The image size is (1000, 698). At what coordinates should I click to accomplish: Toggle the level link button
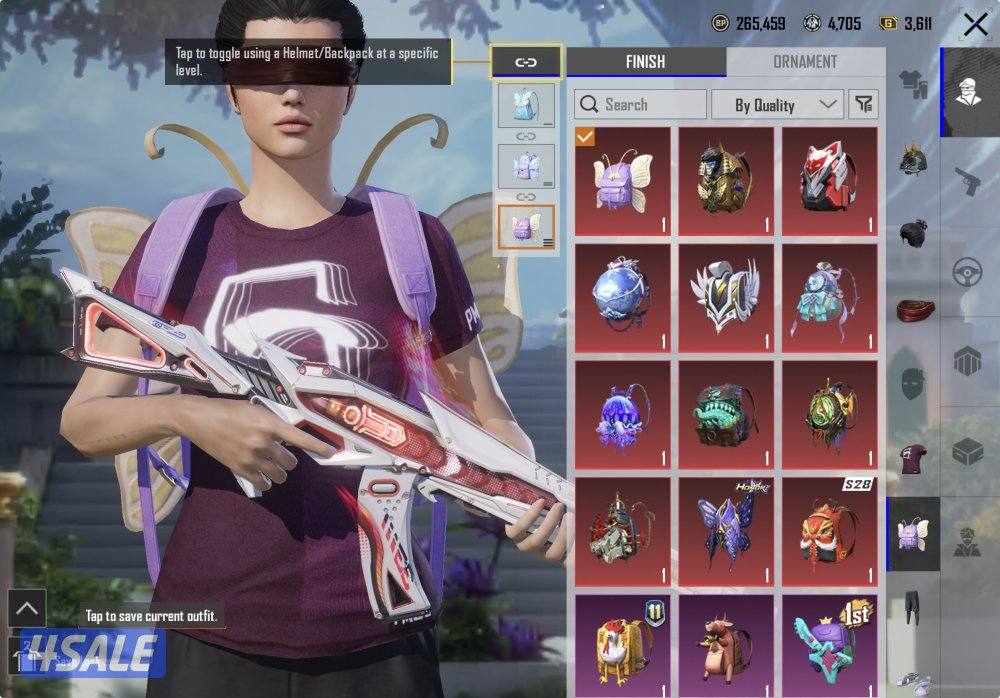click(526, 62)
